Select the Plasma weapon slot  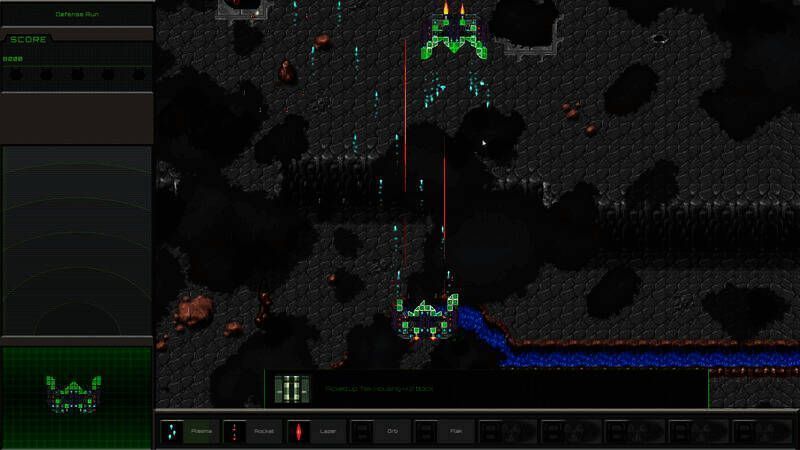click(x=188, y=431)
